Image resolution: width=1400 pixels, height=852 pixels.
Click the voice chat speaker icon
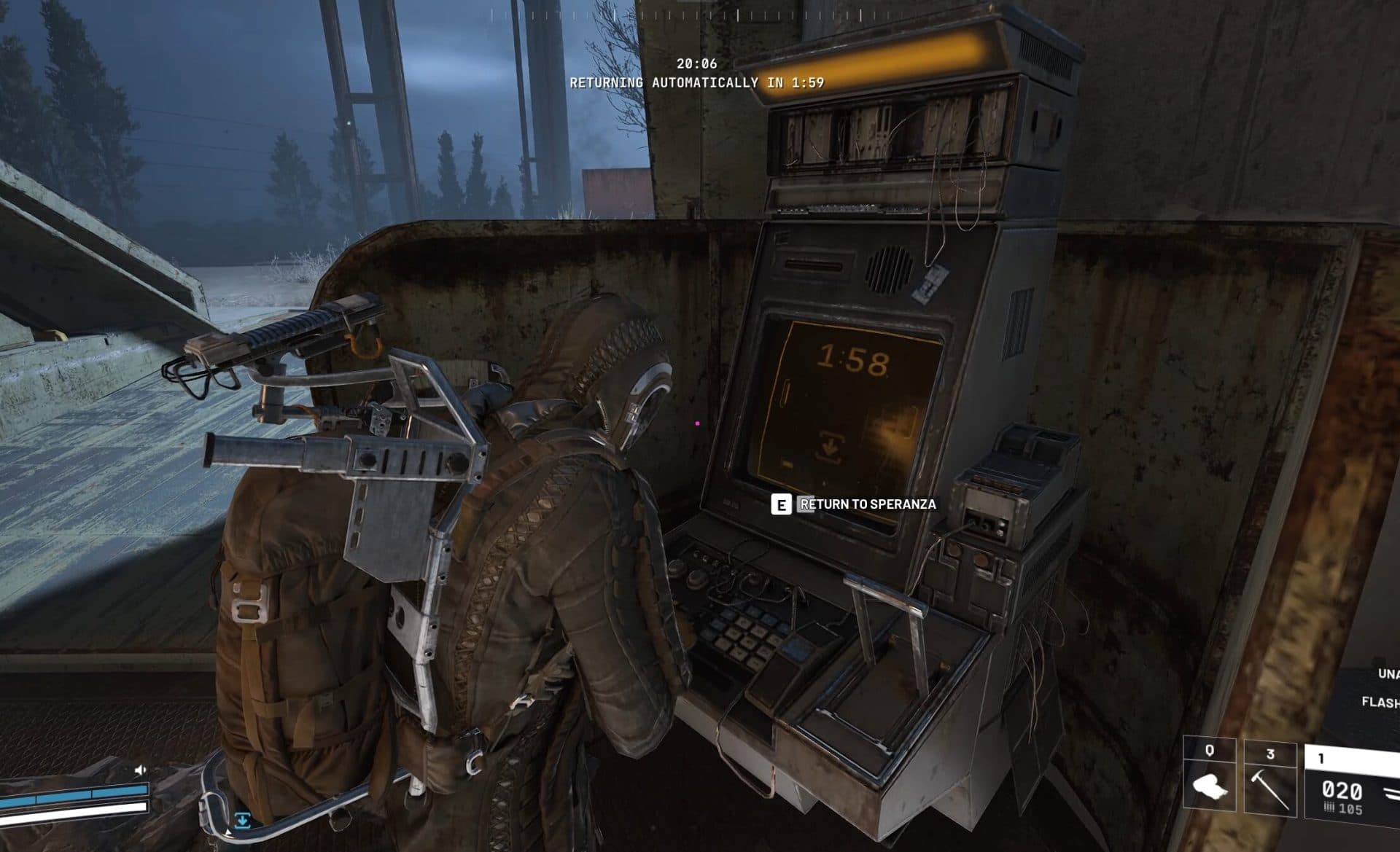click(x=140, y=770)
